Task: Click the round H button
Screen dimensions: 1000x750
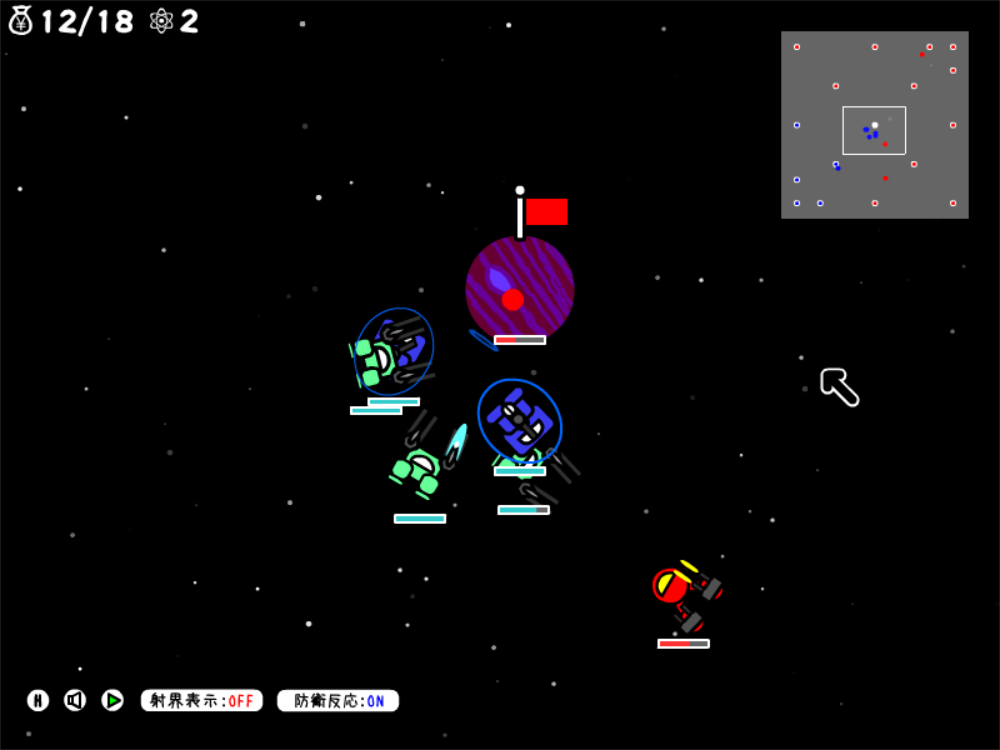Action: [x=38, y=701]
